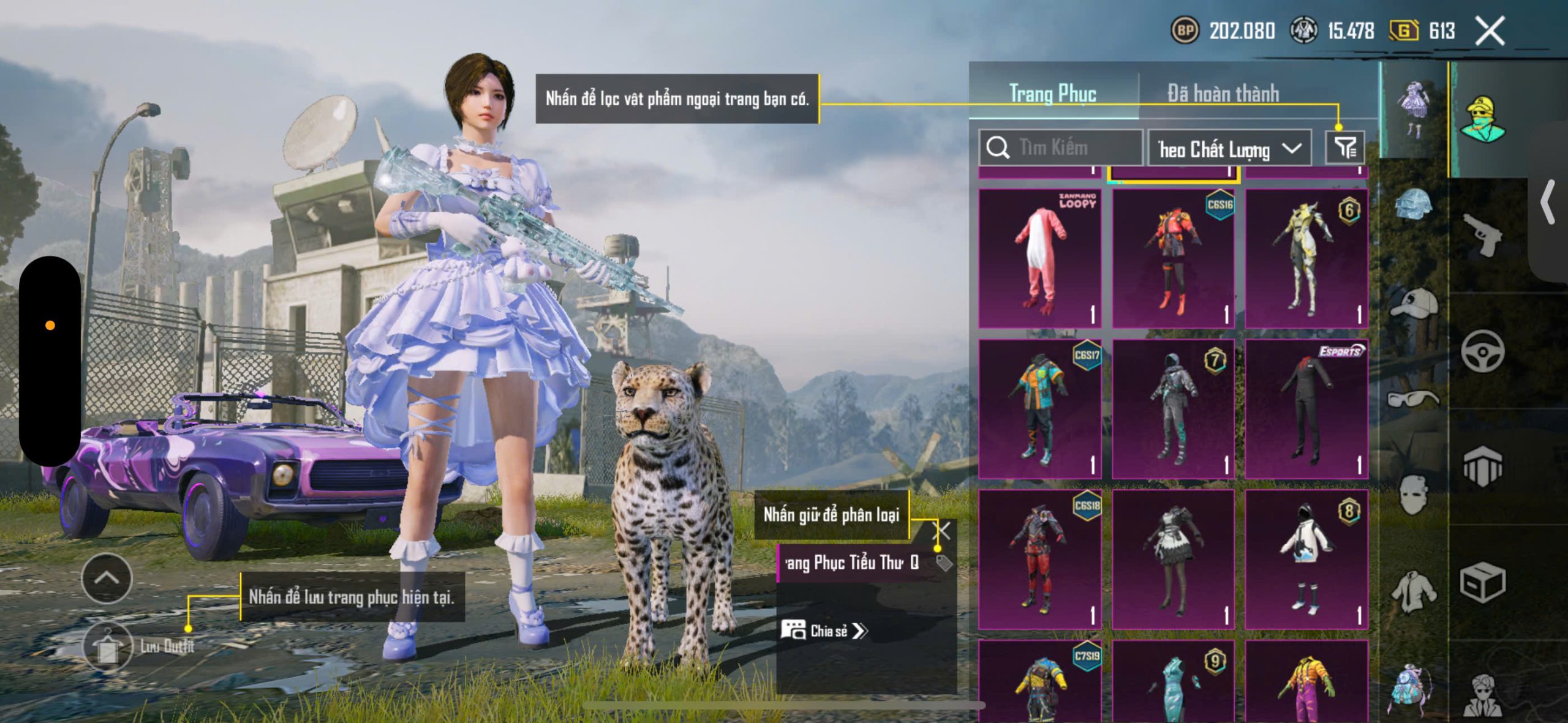This screenshot has height=723, width=1568.
Task: Open the Đã hoàn thành tab
Action: [x=1223, y=94]
